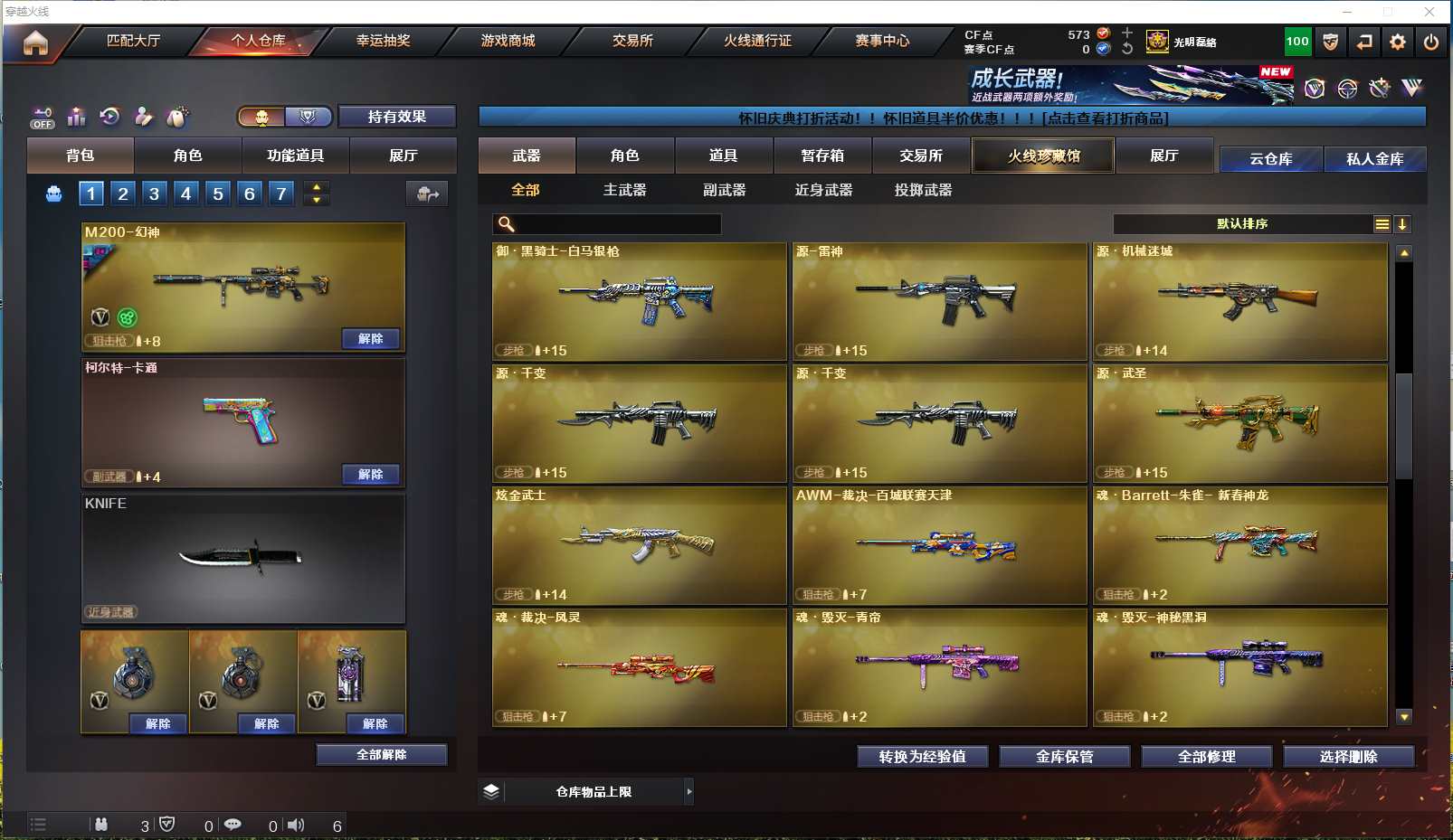Open the settings gear icon
This screenshot has height=840, width=1453.
point(1398,42)
